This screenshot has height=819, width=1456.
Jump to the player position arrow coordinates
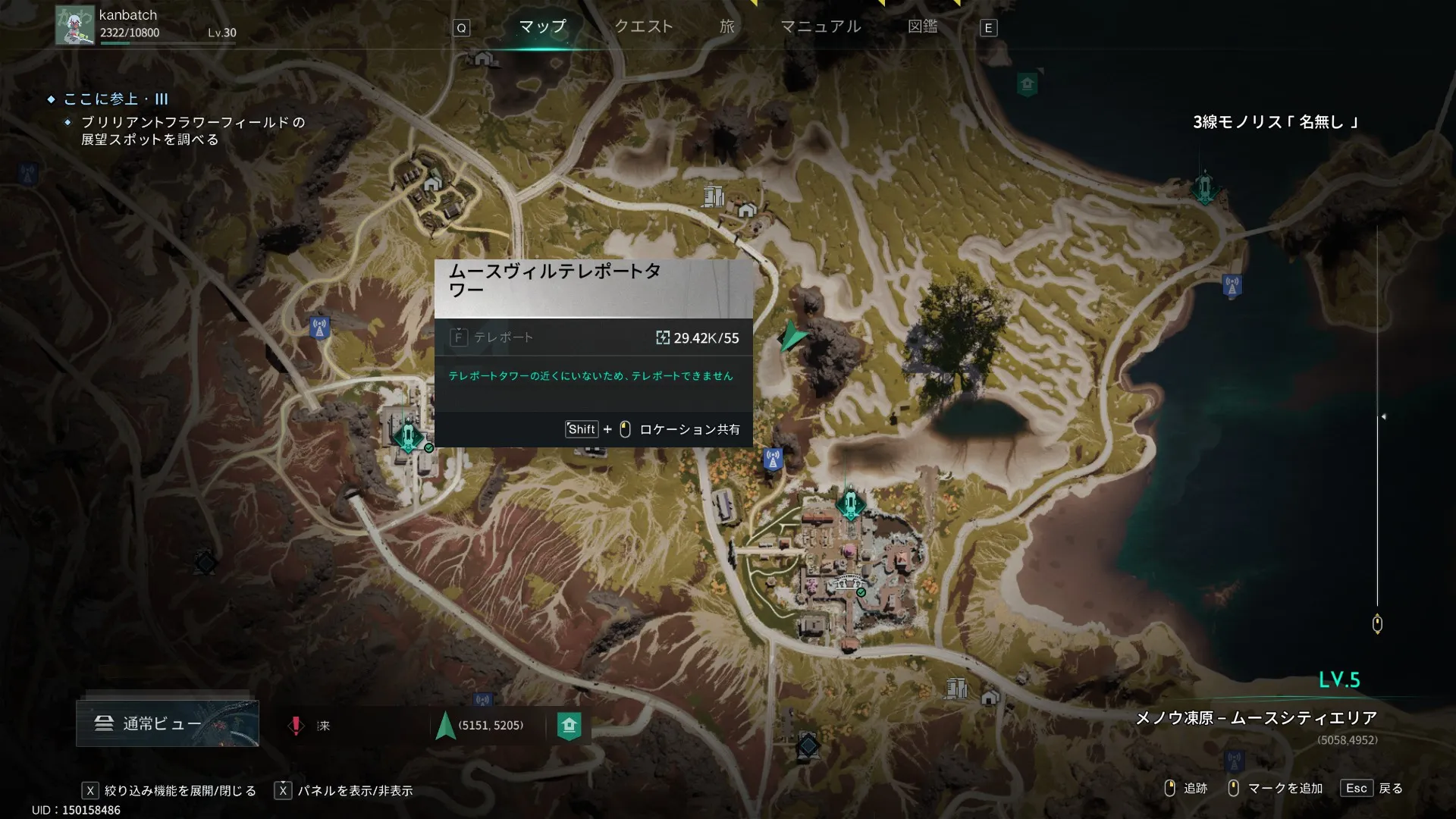481,726
